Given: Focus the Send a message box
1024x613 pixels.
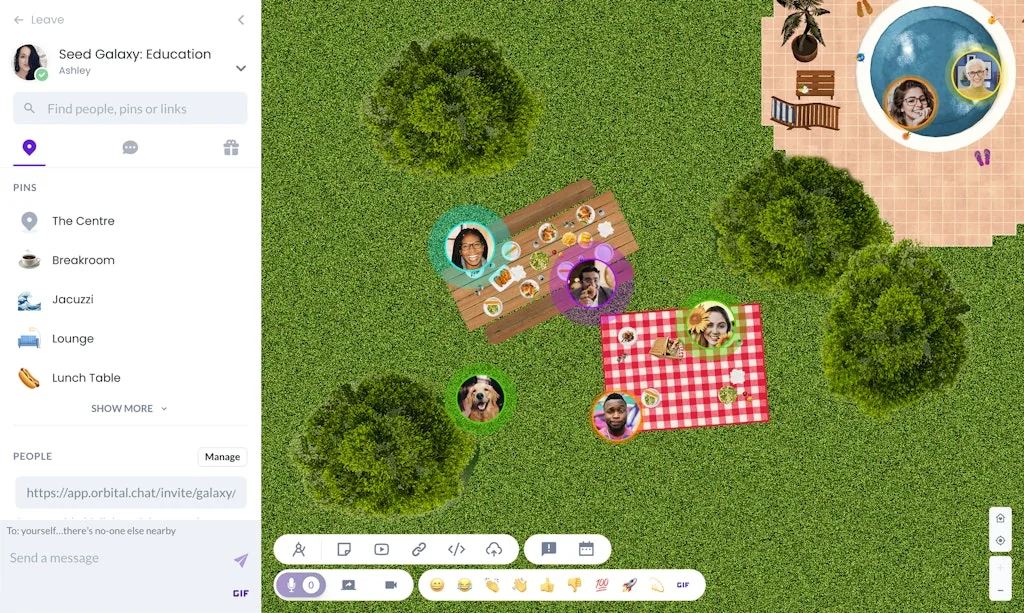Looking at the screenshot, I should (x=115, y=558).
